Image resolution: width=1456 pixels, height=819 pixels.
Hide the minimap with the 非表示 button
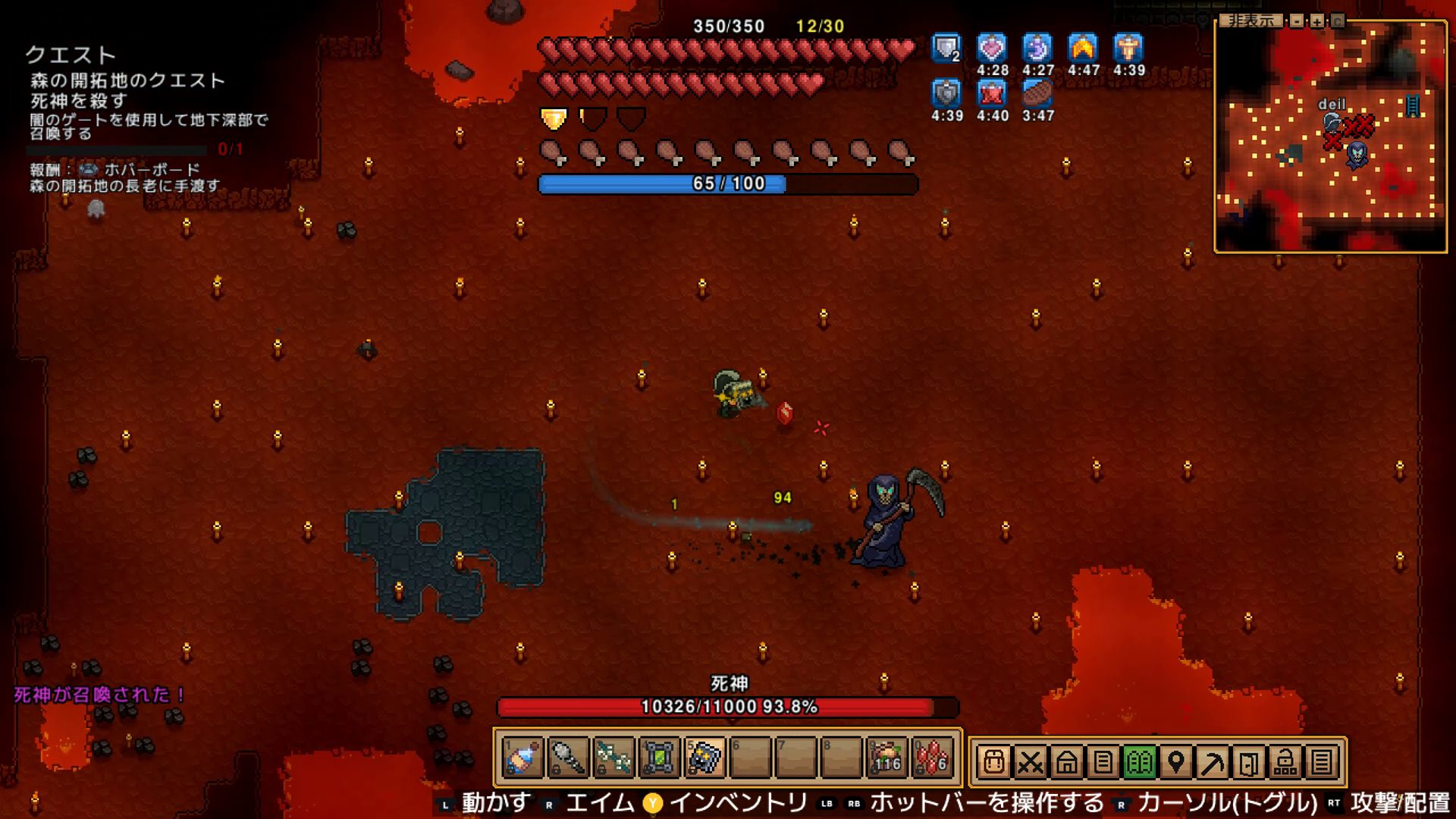tap(1251, 21)
